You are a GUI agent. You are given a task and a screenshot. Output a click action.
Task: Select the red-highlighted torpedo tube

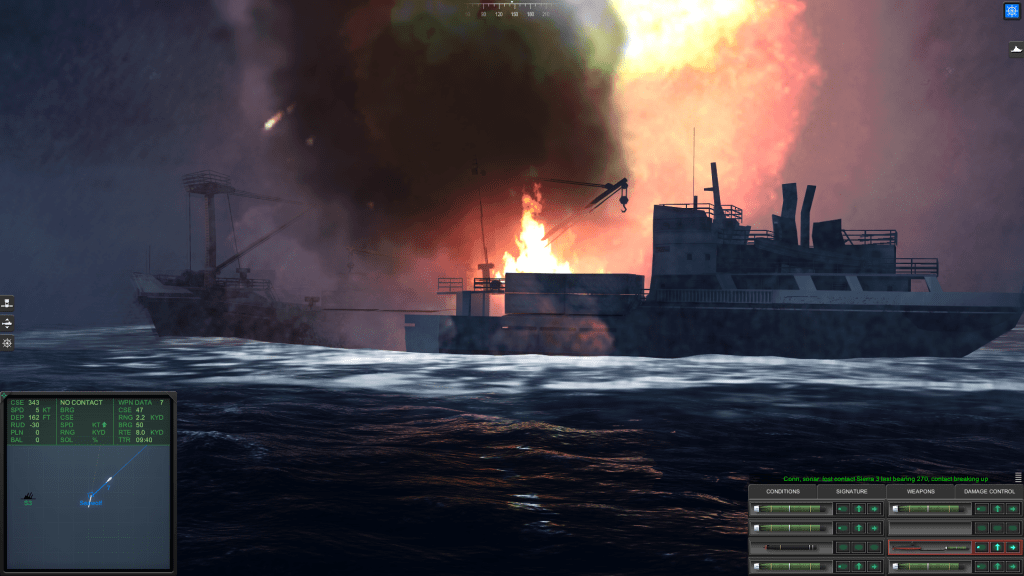click(930, 547)
